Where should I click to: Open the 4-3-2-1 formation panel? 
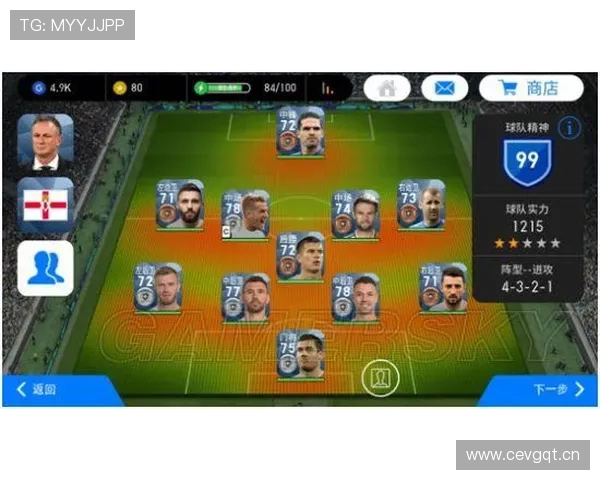(527, 279)
